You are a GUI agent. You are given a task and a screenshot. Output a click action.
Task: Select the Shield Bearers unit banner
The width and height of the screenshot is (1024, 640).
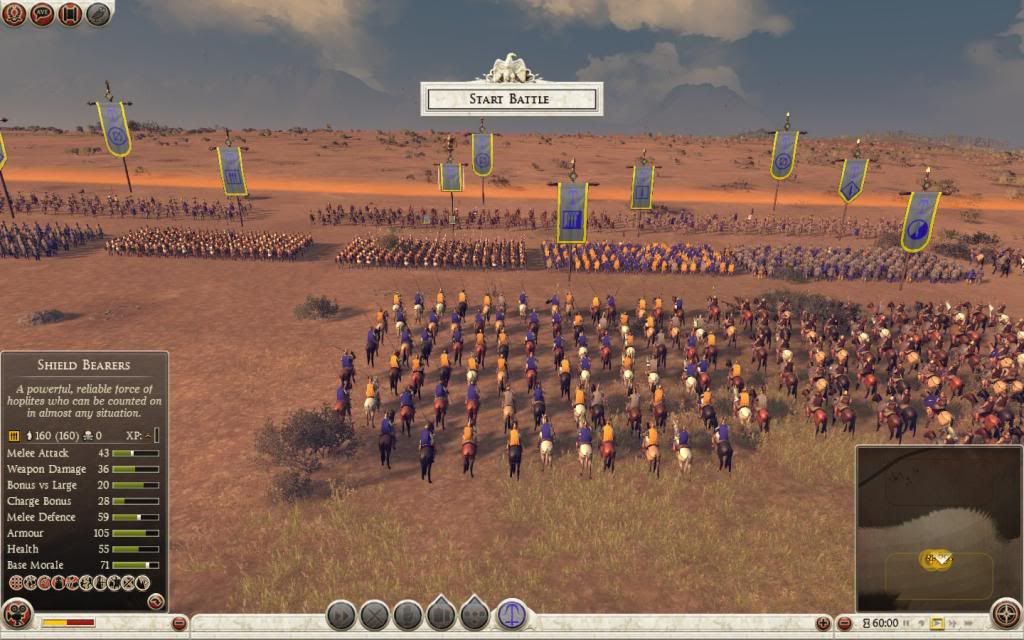pos(572,212)
